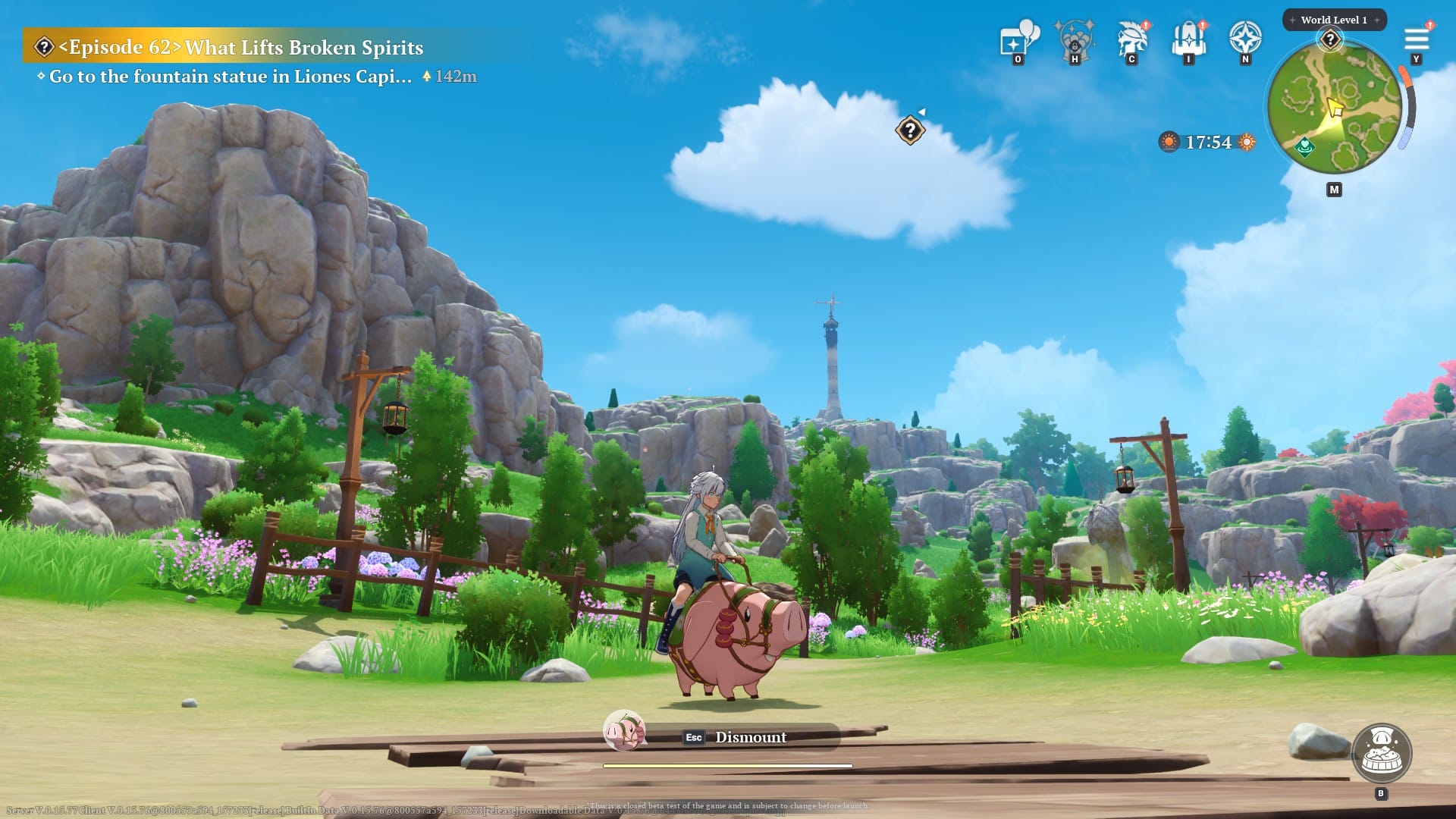The image size is (1456, 819).
Task: Open the character helmet icon
Action: pos(1131,39)
